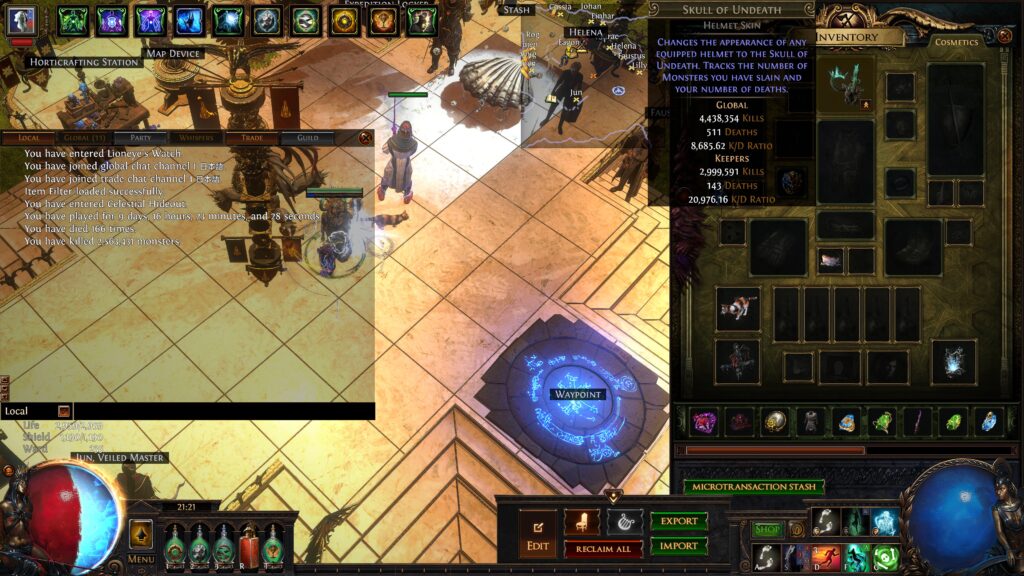The height and width of the screenshot is (576, 1024).
Task: Click the character portrait icon
Action: point(21,20)
